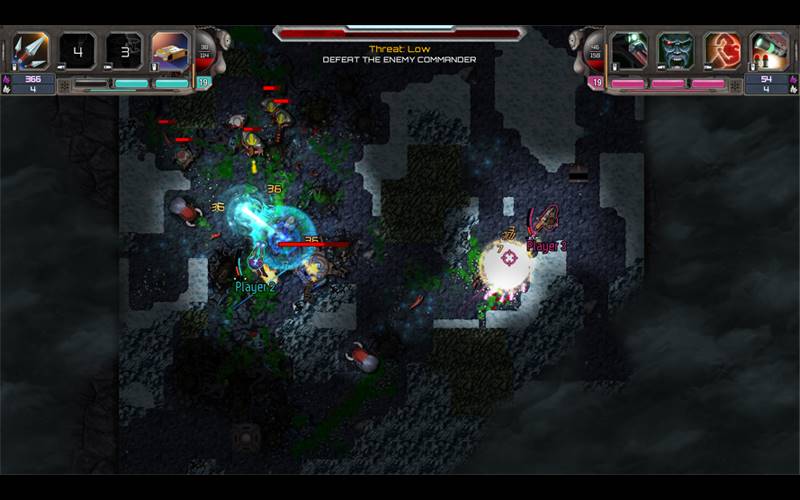Screen dimensions: 800x500
Task: Select the ability slot on cooldown showing 3
Action: 124,50
